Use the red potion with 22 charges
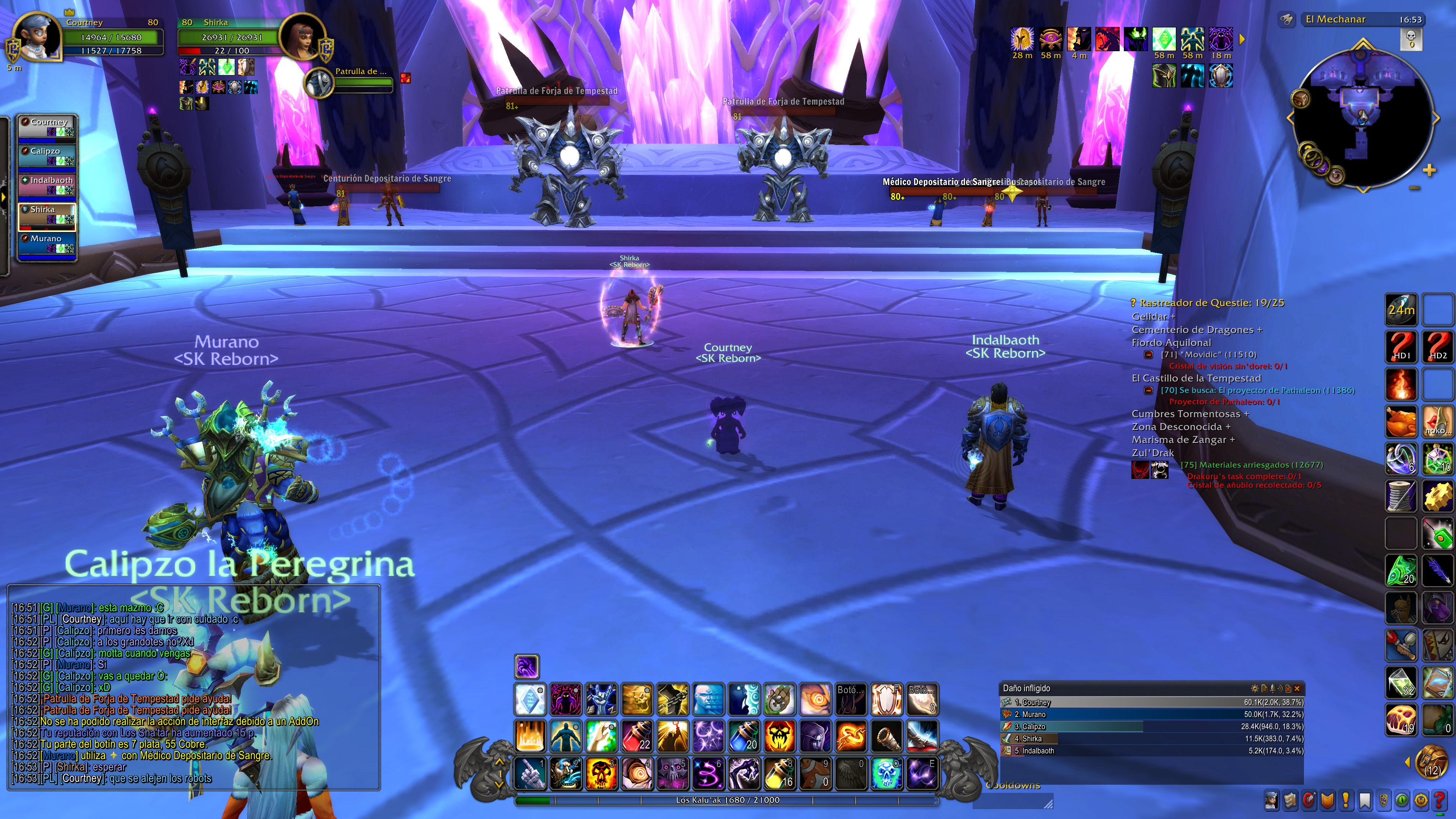This screenshot has height=819, width=1456. tap(637, 736)
